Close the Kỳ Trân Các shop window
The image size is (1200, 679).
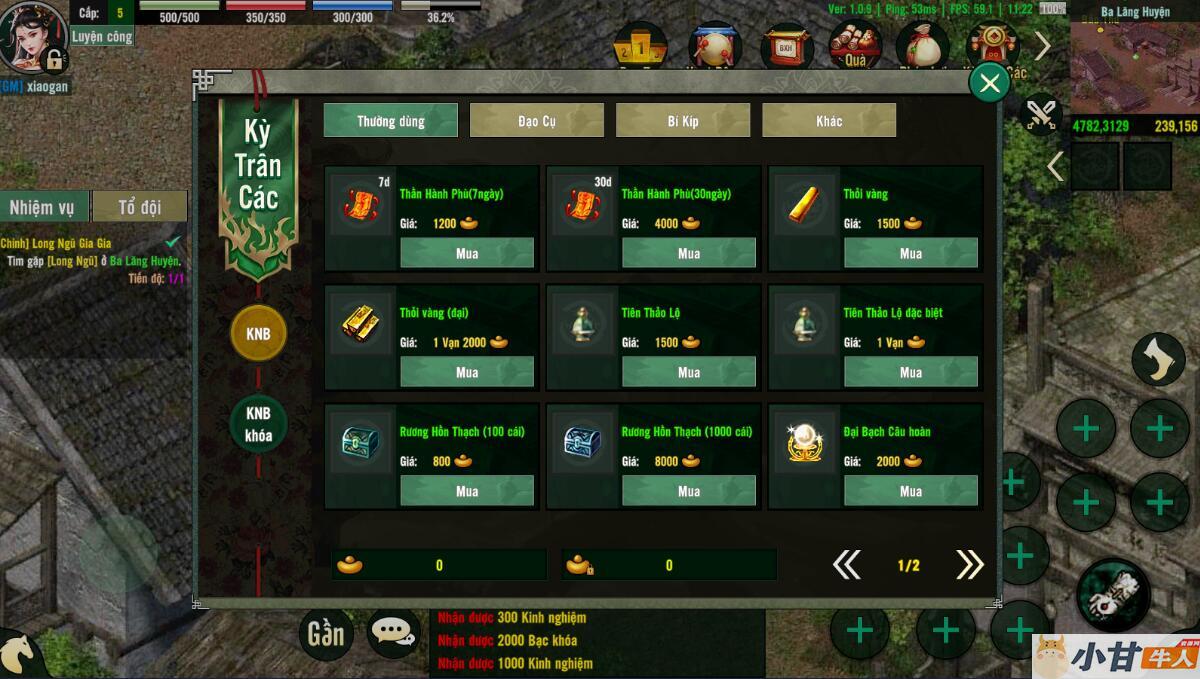[990, 83]
